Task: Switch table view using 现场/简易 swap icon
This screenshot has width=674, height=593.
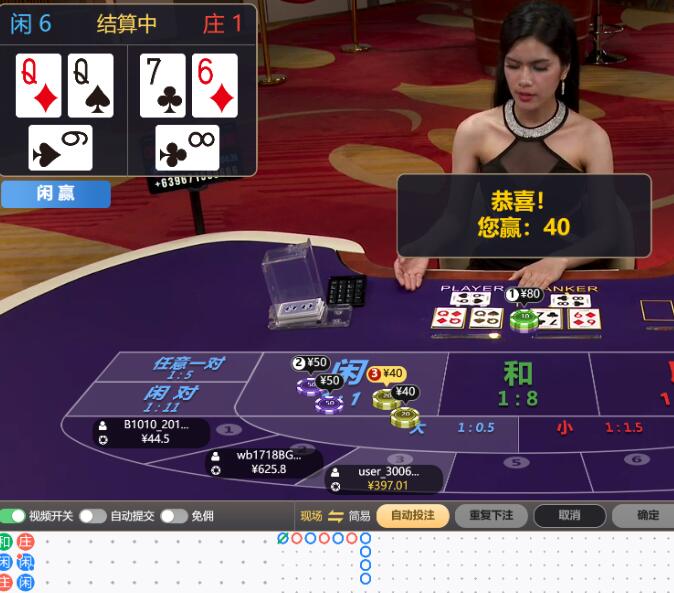Action: click(335, 516)
